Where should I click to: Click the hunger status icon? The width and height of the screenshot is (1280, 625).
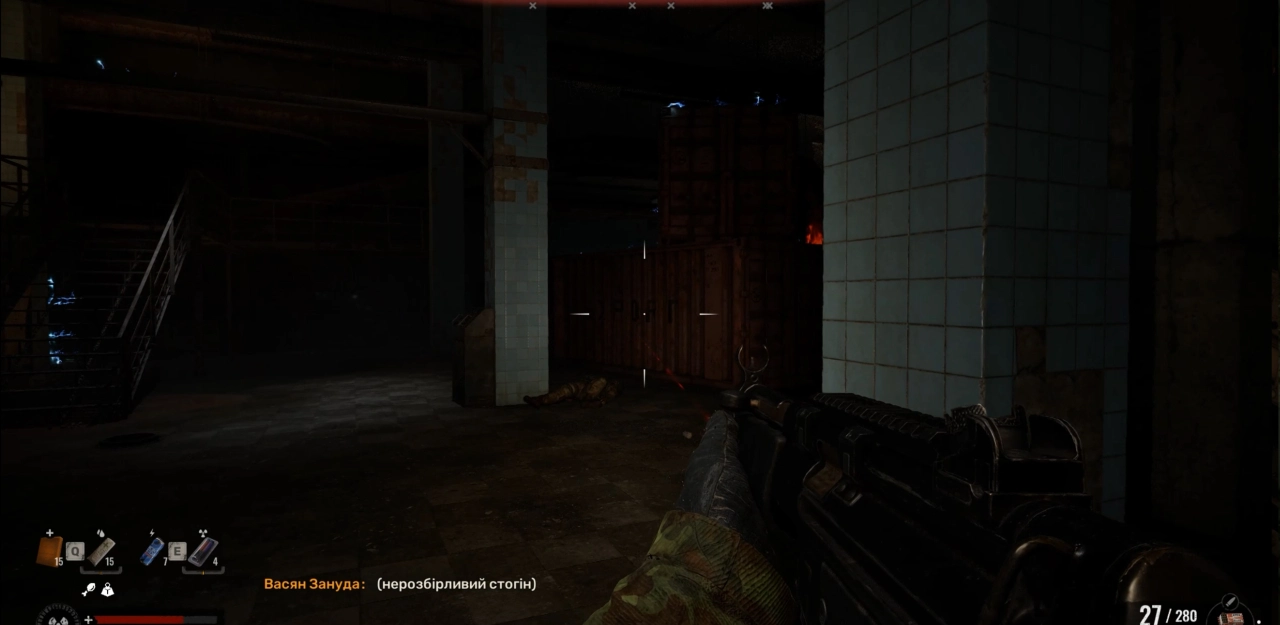[x=88, y=590]
